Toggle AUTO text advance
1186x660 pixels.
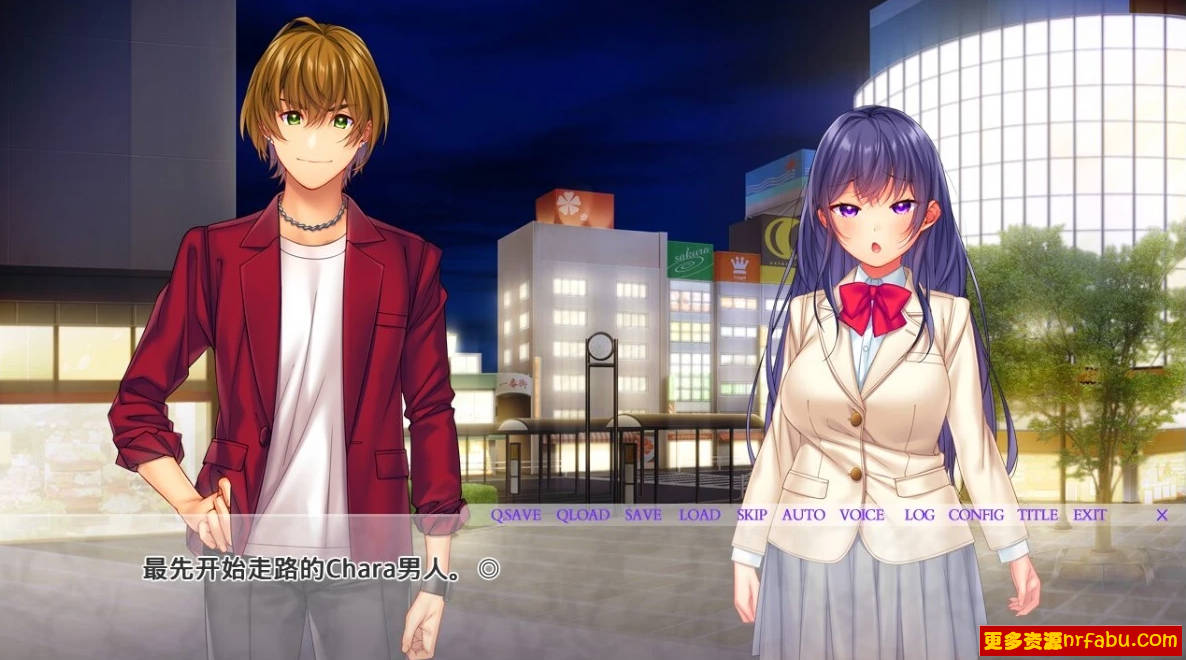coord(804,515)
